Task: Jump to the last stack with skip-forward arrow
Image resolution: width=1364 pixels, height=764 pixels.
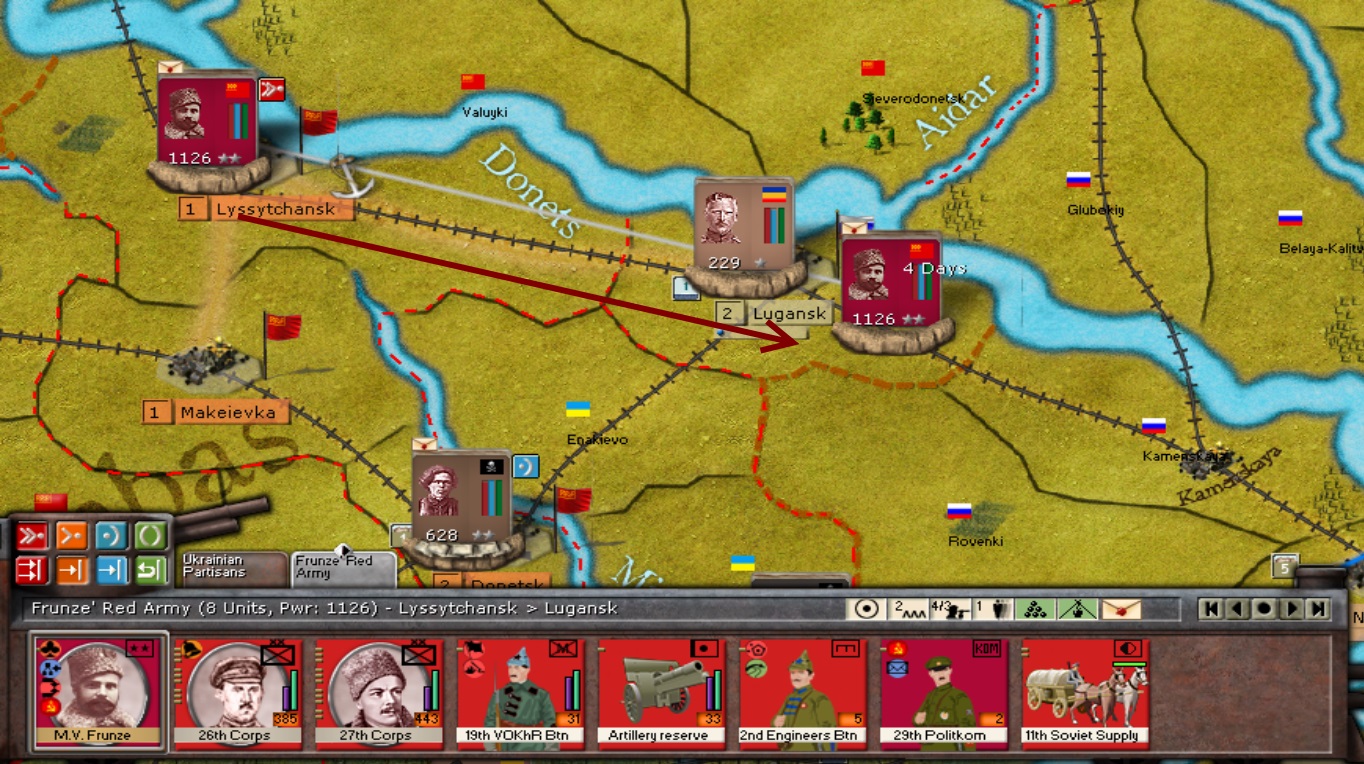Action: [x=1317, y=608]
